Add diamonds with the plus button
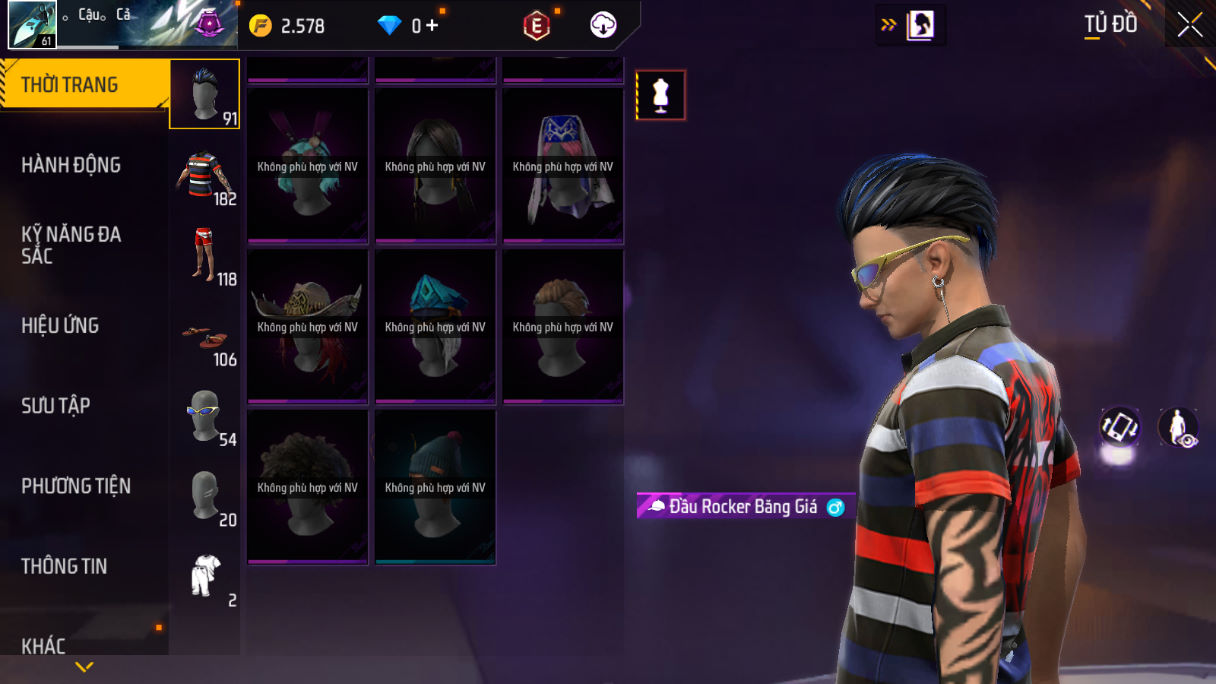This screenshot has height=684, width=1216. pyautogui.click(x=432, y=26)
